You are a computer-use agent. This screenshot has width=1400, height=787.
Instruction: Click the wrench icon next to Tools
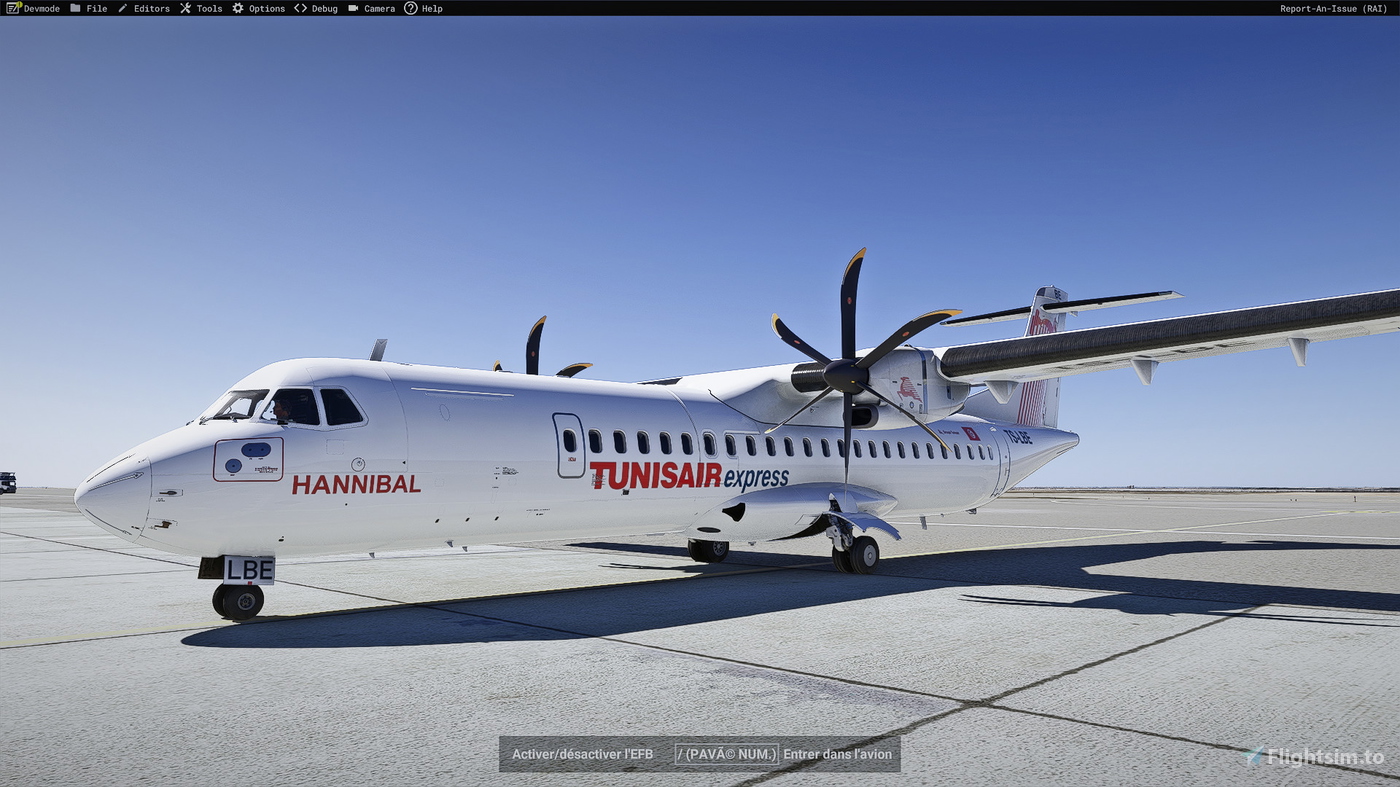click(x=184, y=8)
